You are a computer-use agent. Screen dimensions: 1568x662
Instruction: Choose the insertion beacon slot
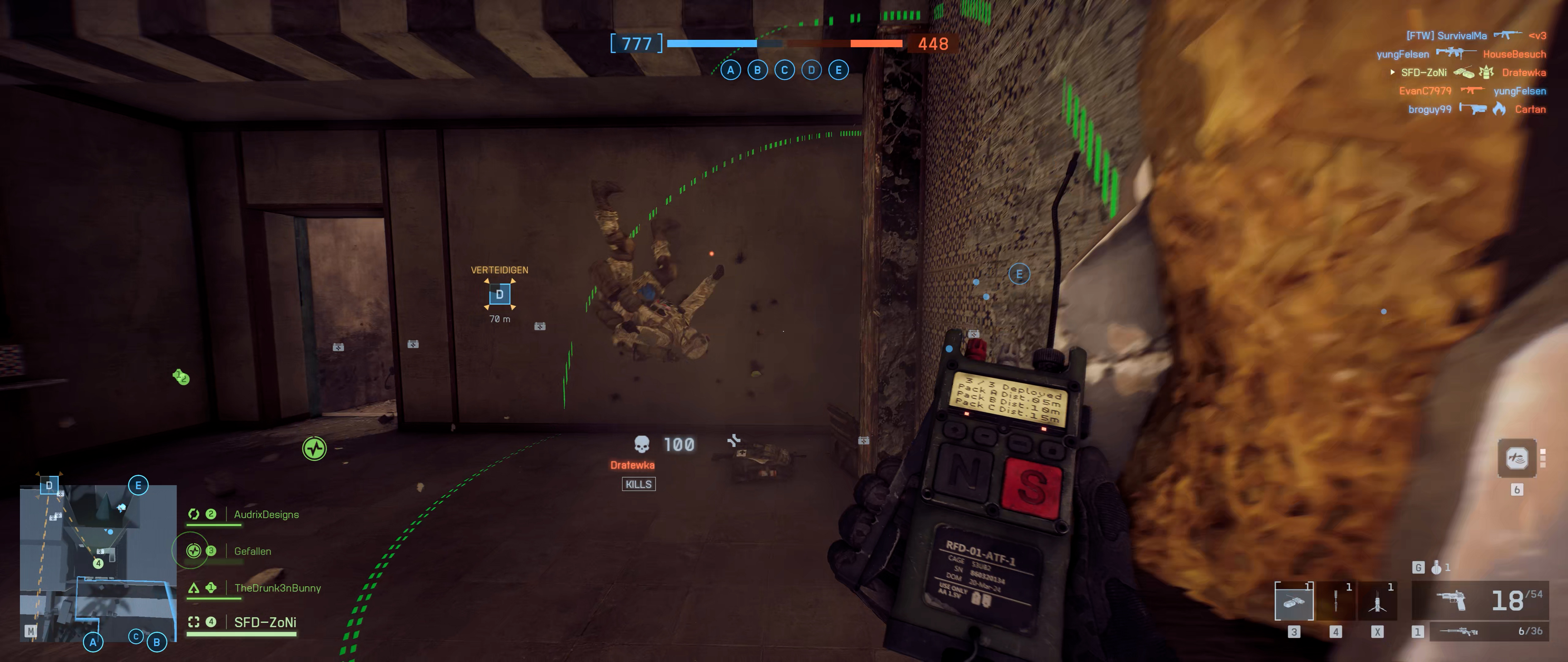click(x=1377, y=602)
